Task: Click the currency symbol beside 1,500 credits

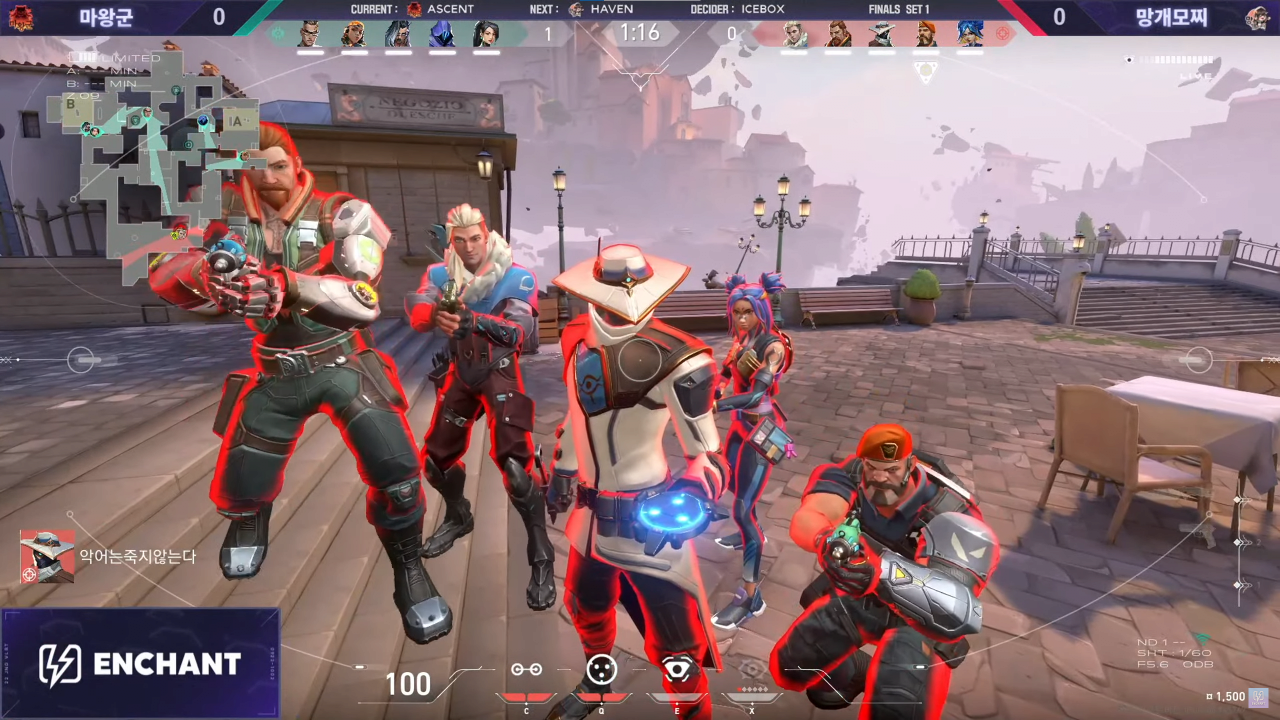Action: click(x=1210, y=697)
